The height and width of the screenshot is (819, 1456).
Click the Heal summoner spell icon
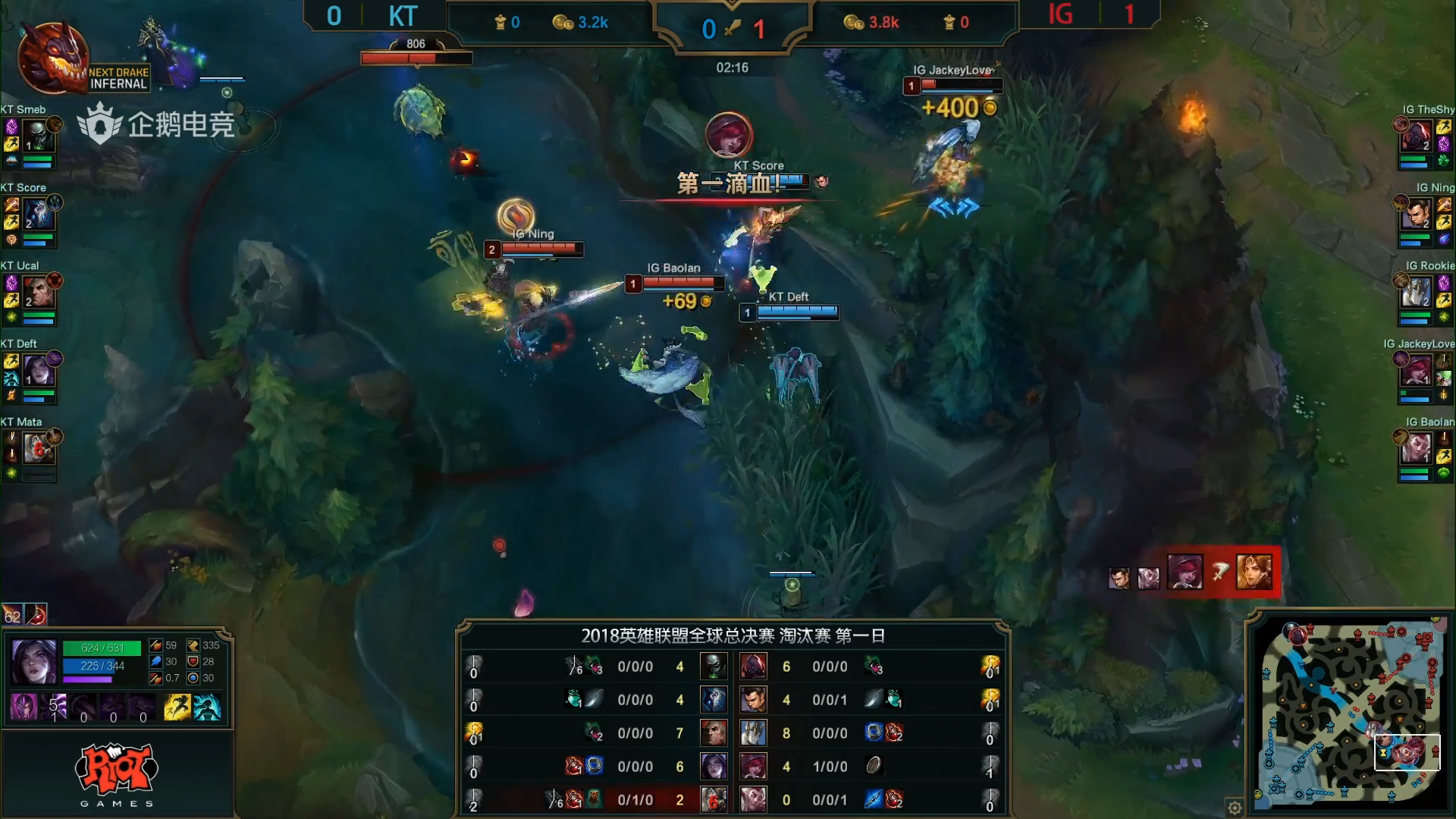tap(206, 707)
